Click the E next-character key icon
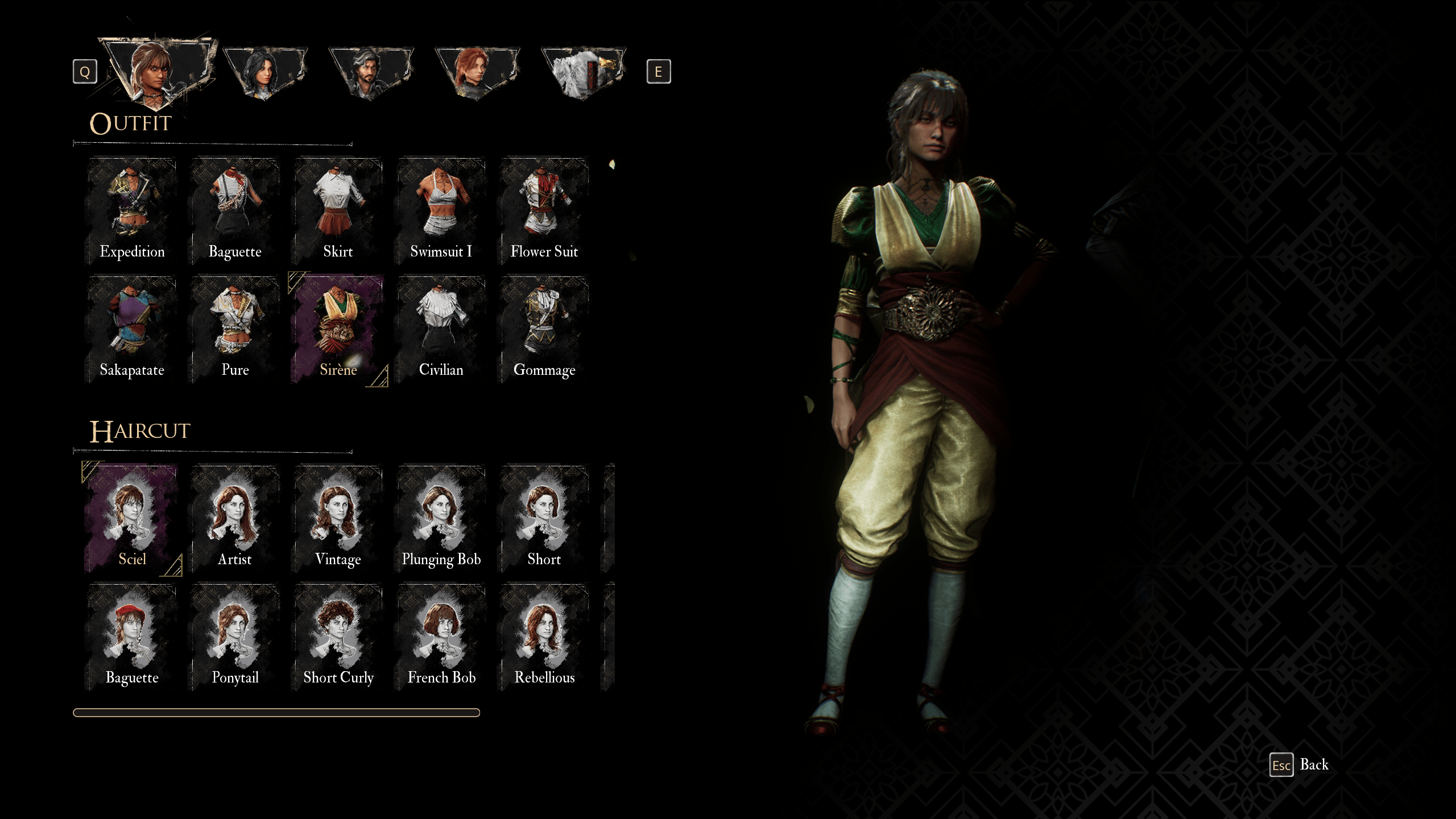The width and height of the screenshot is (1456, 819). coord(659,71)
